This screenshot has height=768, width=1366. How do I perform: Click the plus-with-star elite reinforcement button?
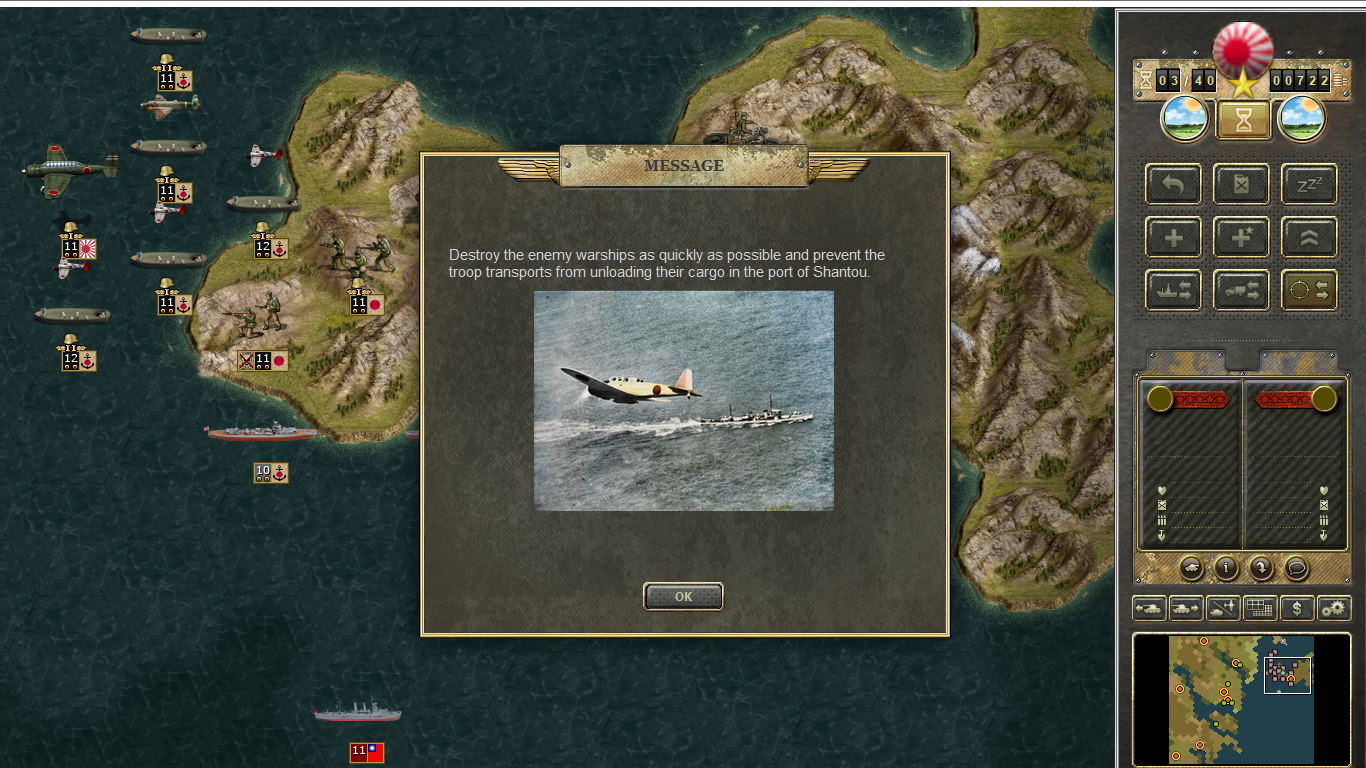[x=1241, y=238]
